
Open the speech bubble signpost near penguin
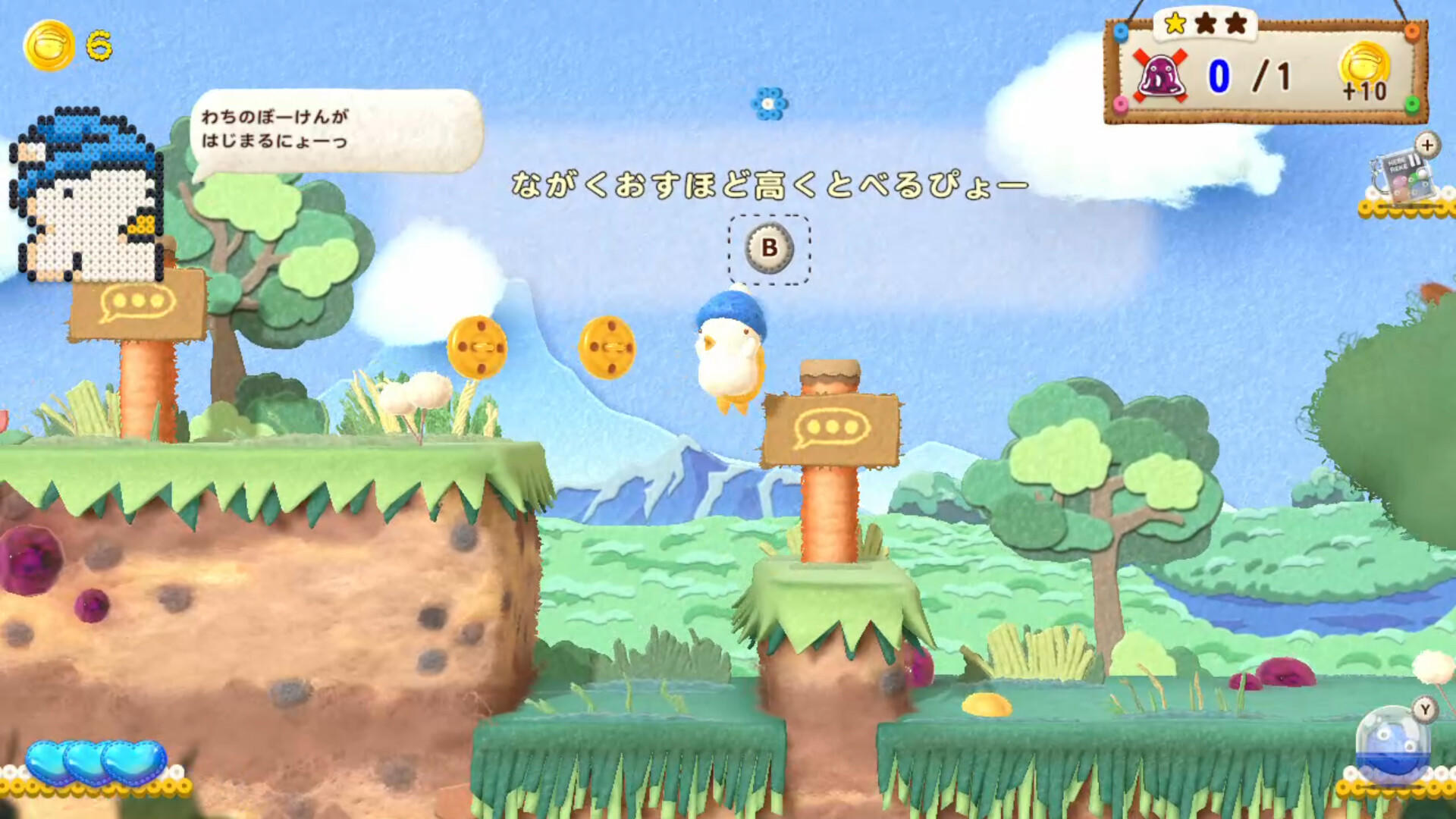point(136,303)
